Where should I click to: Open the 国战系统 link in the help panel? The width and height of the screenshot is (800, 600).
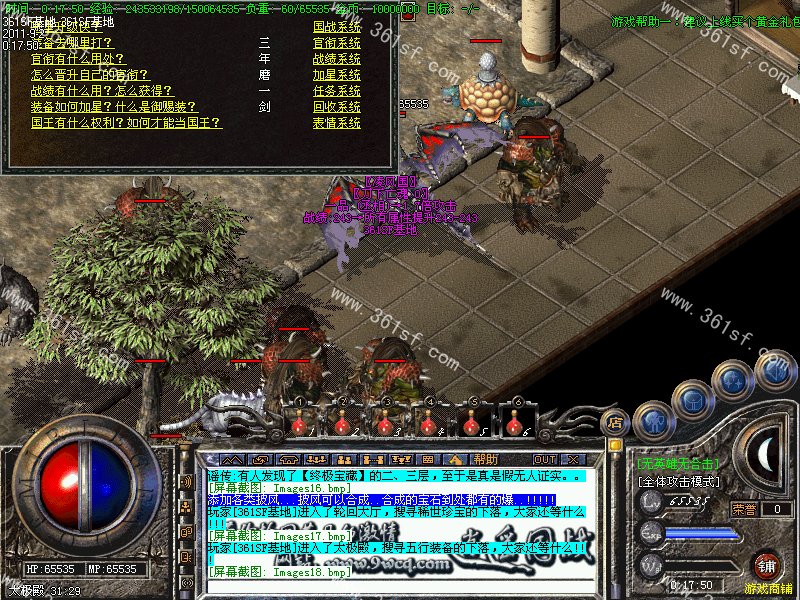pyautogui.click(x=336, y=27)
